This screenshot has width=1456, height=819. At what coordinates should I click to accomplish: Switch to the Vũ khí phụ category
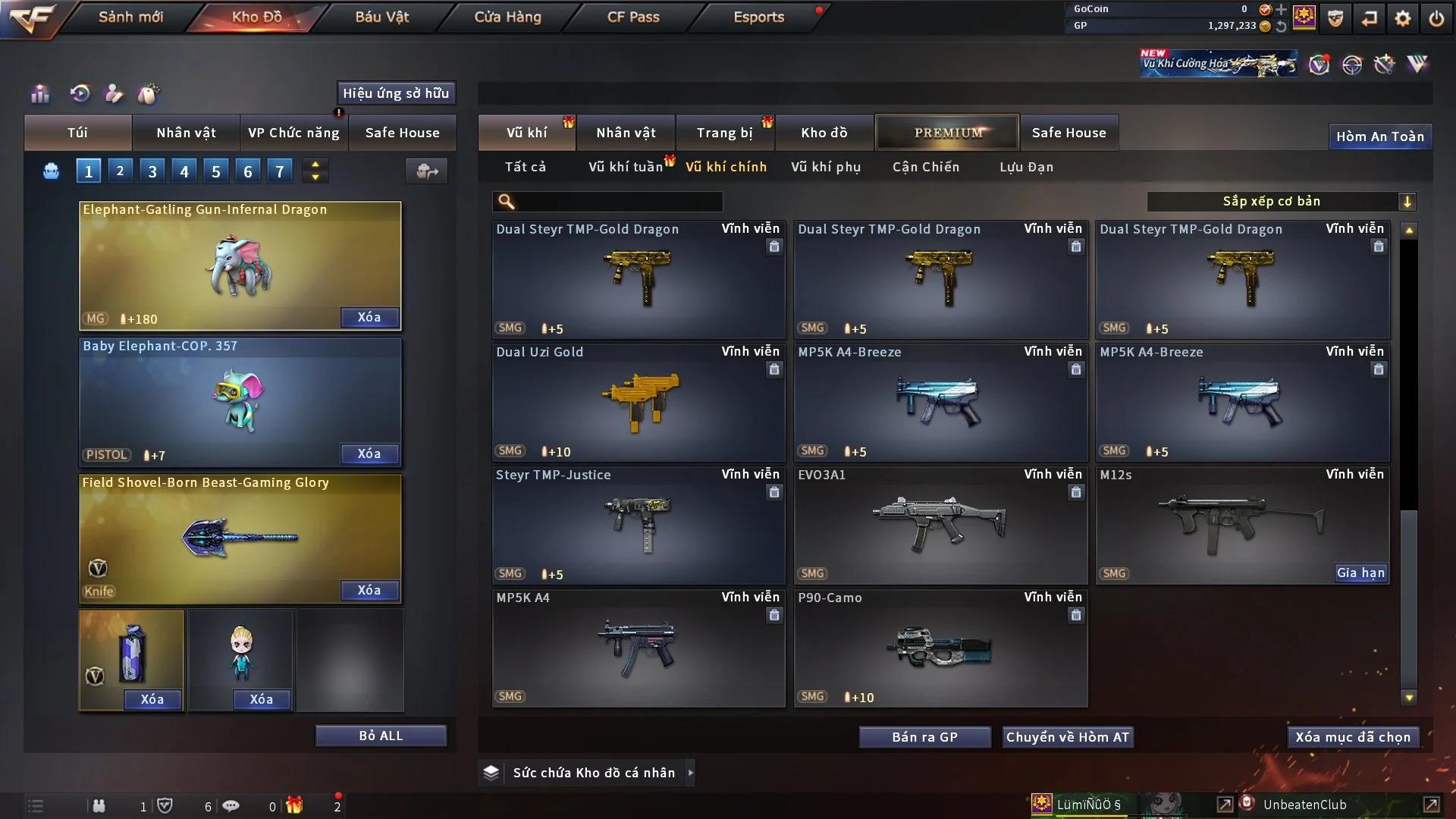coord(825,167)
